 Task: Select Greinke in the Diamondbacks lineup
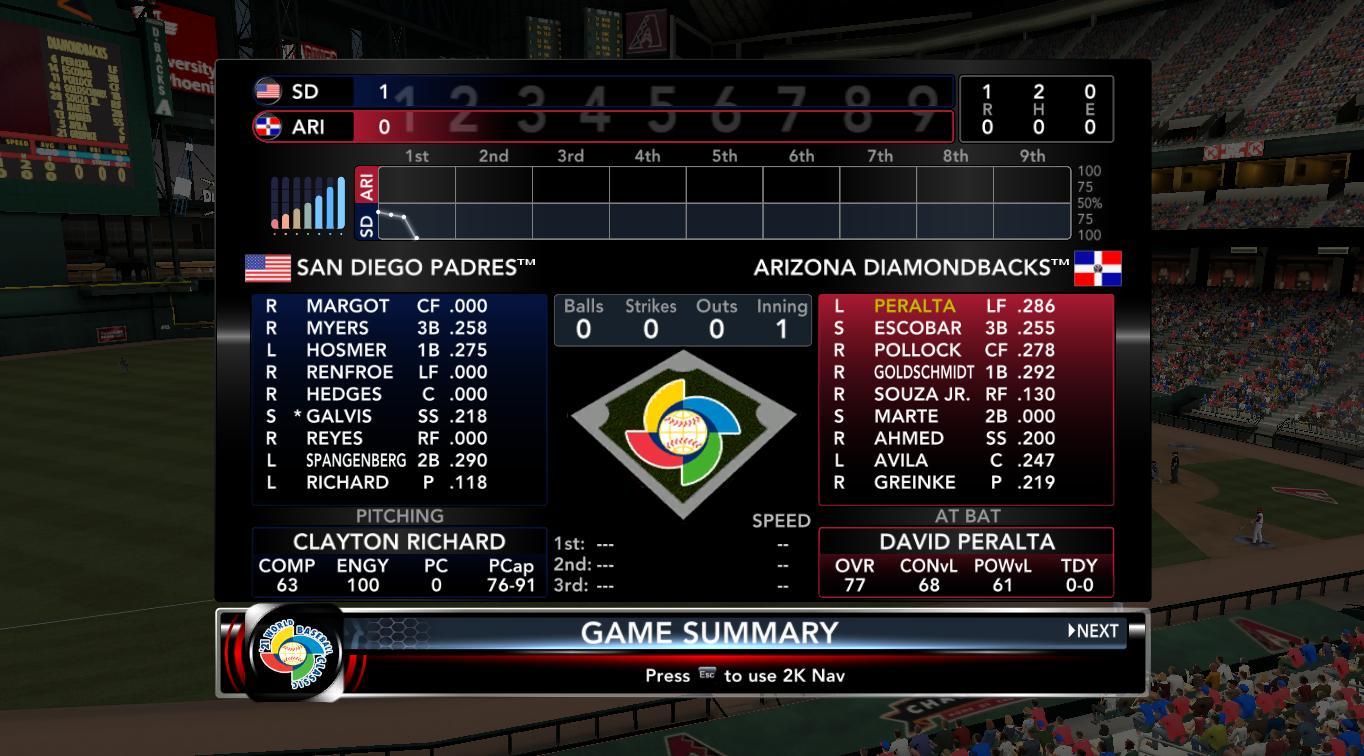[x=914, y=482]
